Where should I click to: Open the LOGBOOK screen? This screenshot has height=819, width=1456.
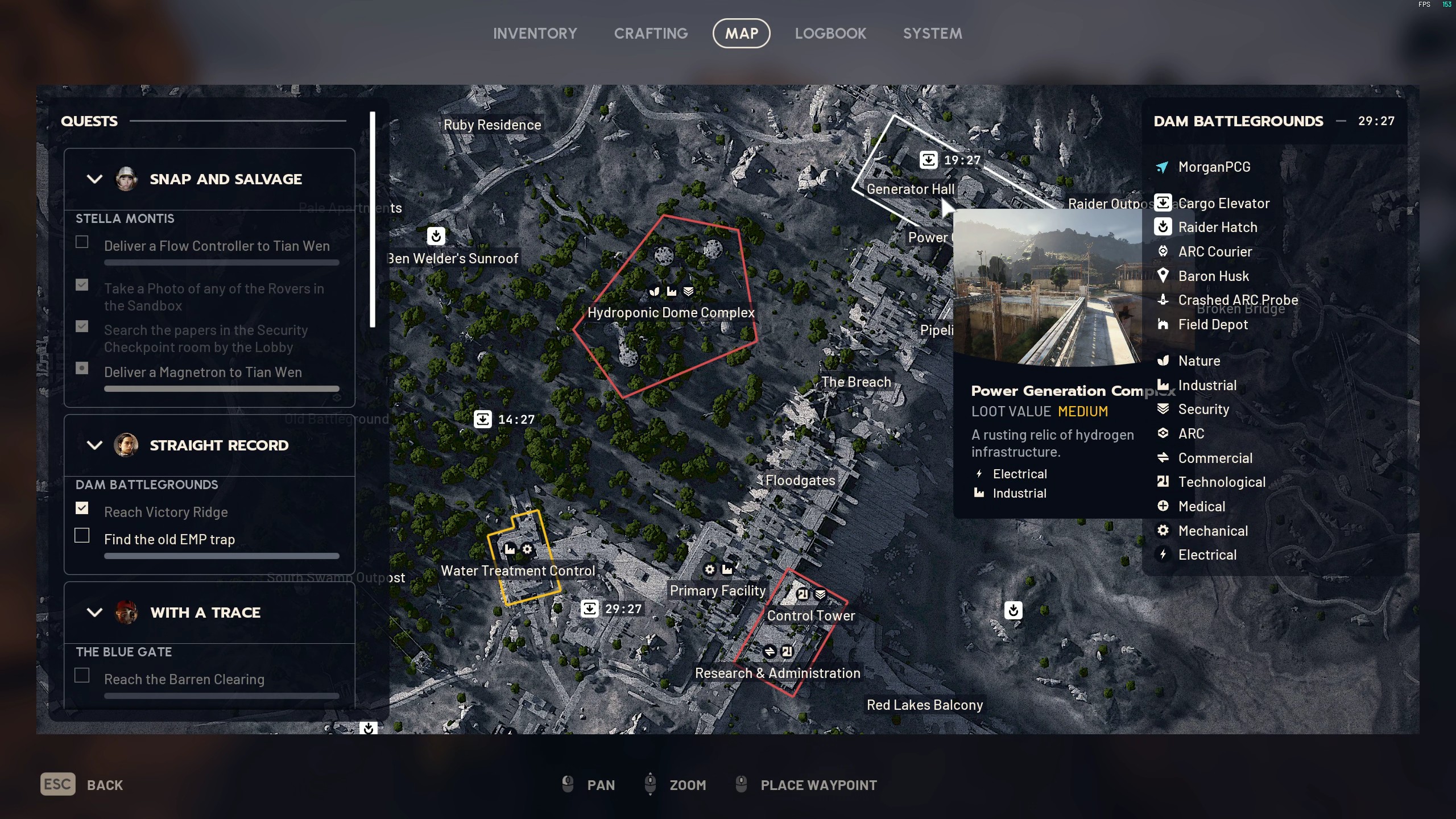[x=830, y=33]
